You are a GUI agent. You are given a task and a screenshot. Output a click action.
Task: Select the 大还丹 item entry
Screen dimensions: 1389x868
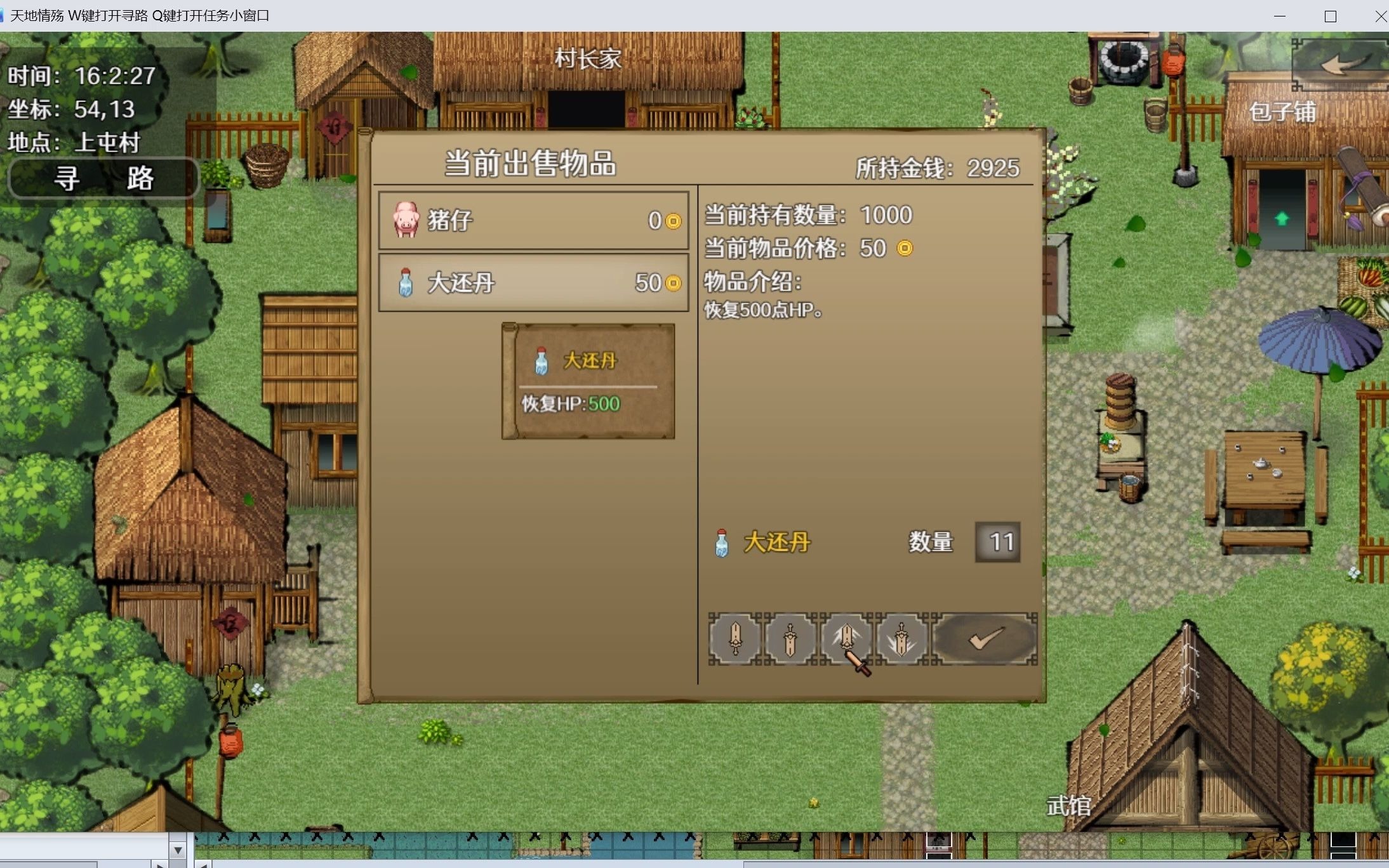533,283
